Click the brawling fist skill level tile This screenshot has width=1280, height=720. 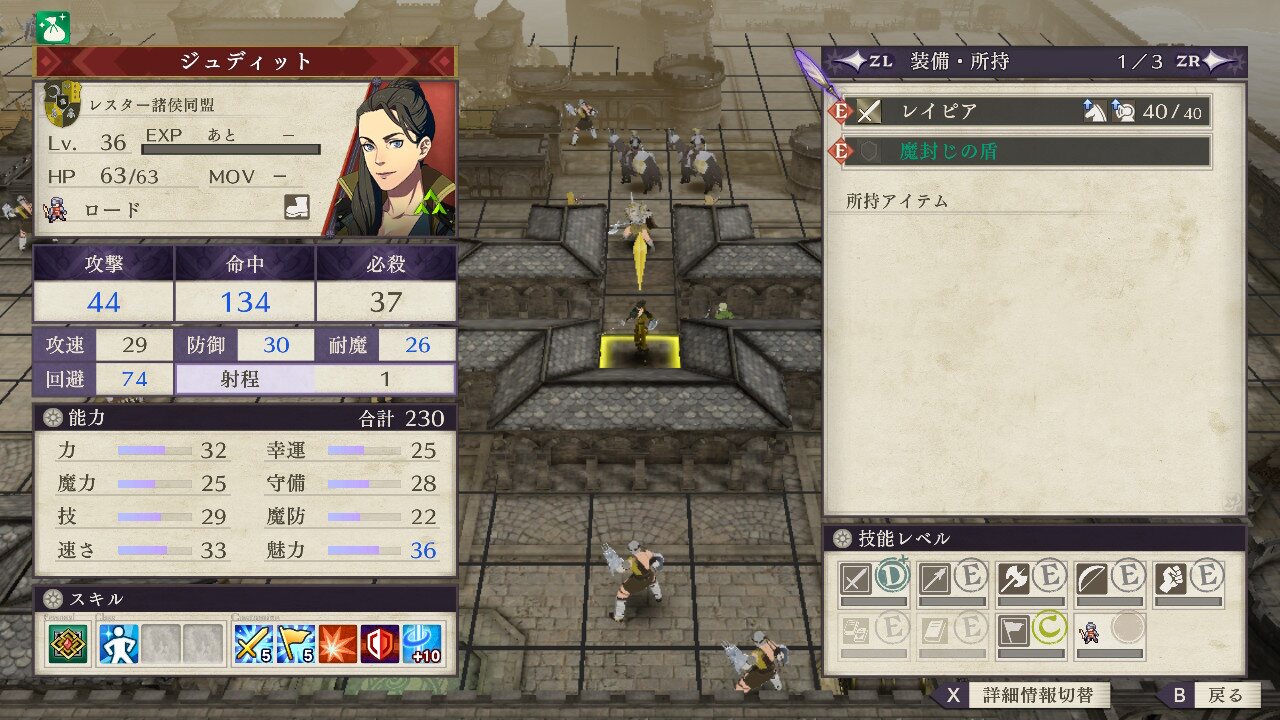click(1189, 581)
